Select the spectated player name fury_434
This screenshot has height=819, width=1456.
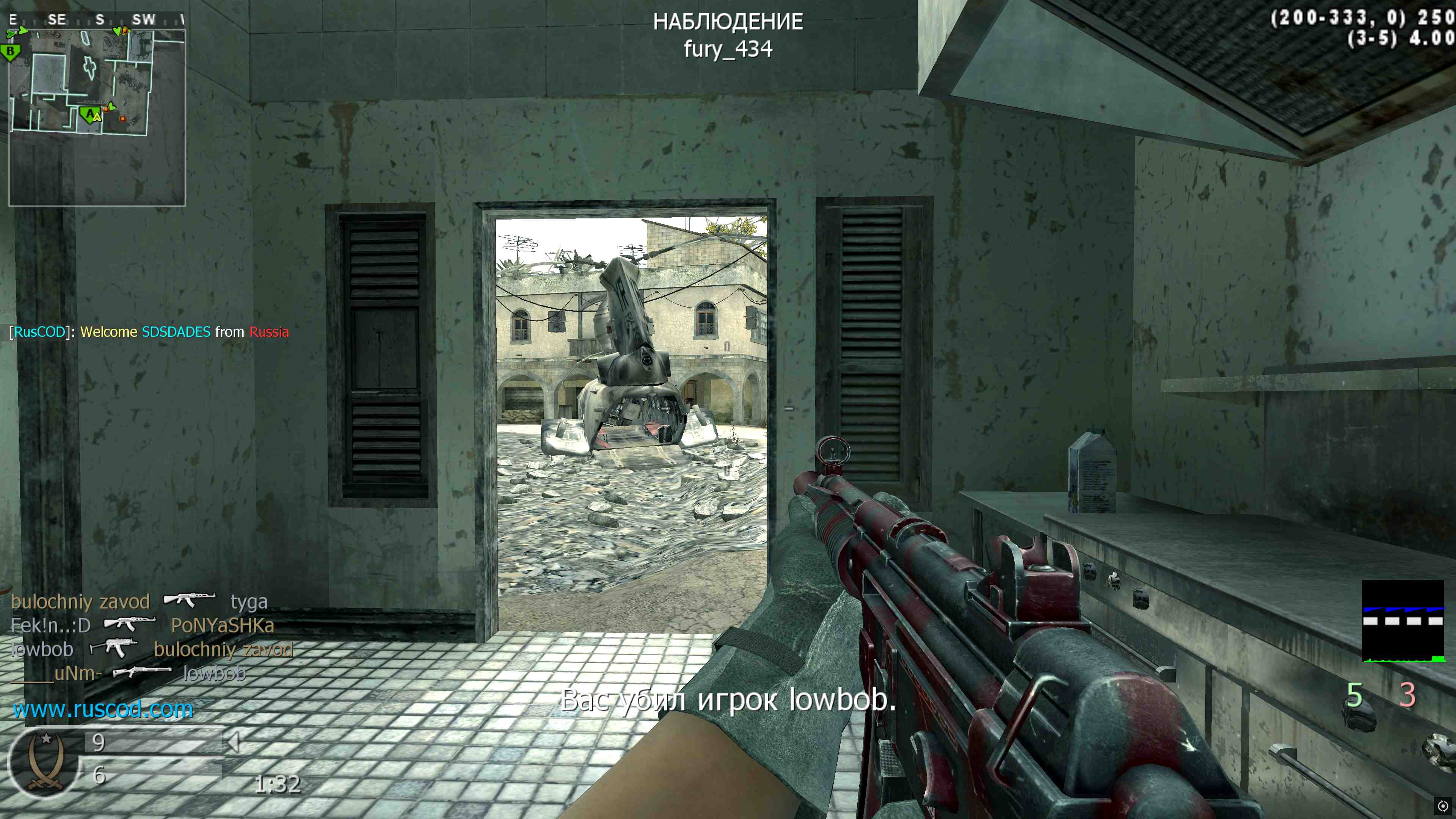728,49
